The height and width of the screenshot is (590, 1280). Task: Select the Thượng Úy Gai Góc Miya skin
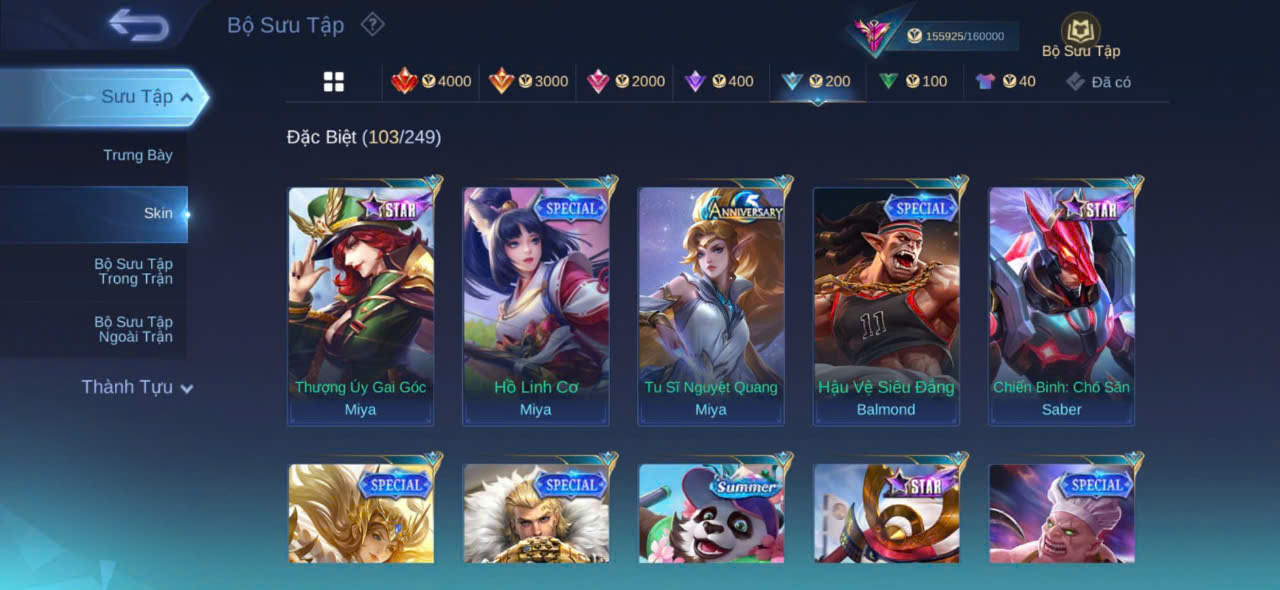361,305
